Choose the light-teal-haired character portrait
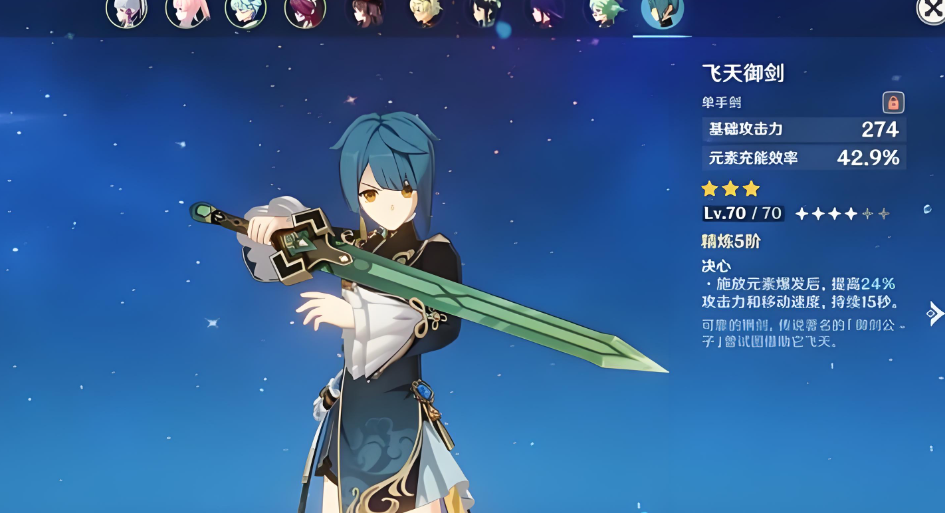The height and width of the screenshot is (513, 945). [246, 10]
